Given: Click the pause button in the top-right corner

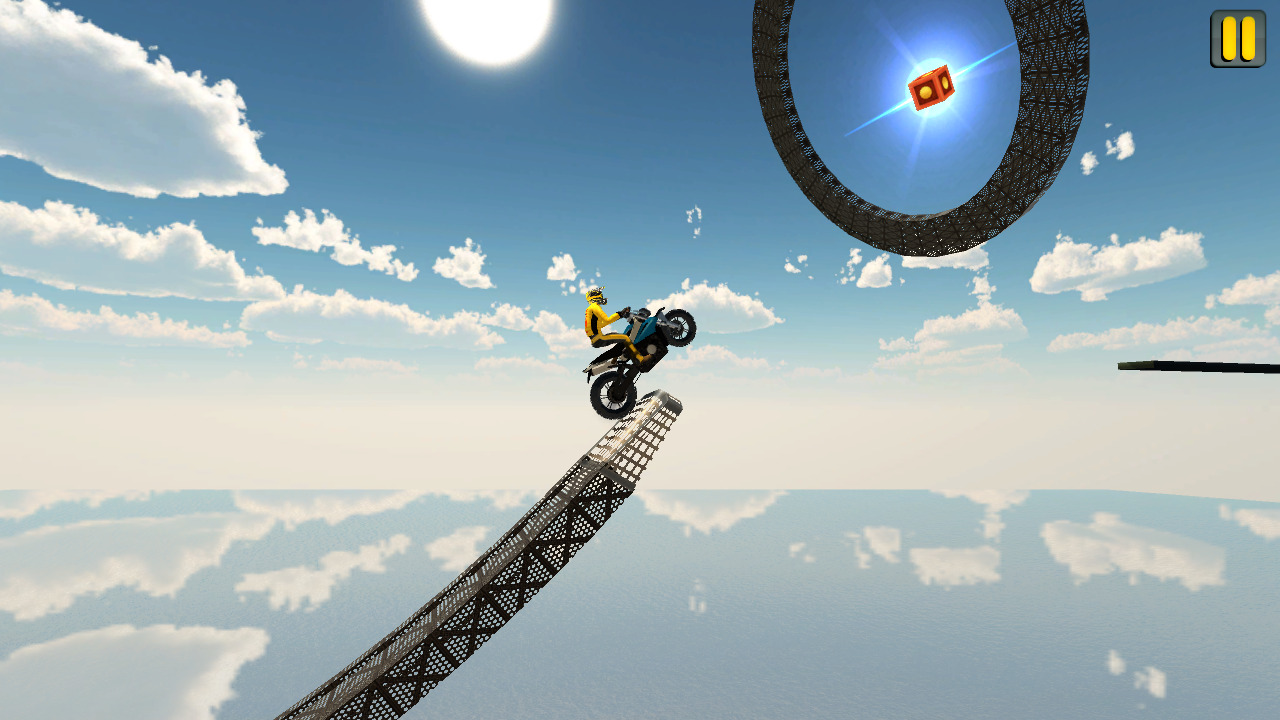Looking at the screenshot, I should pyautogui.click(x=1236, y=38).
